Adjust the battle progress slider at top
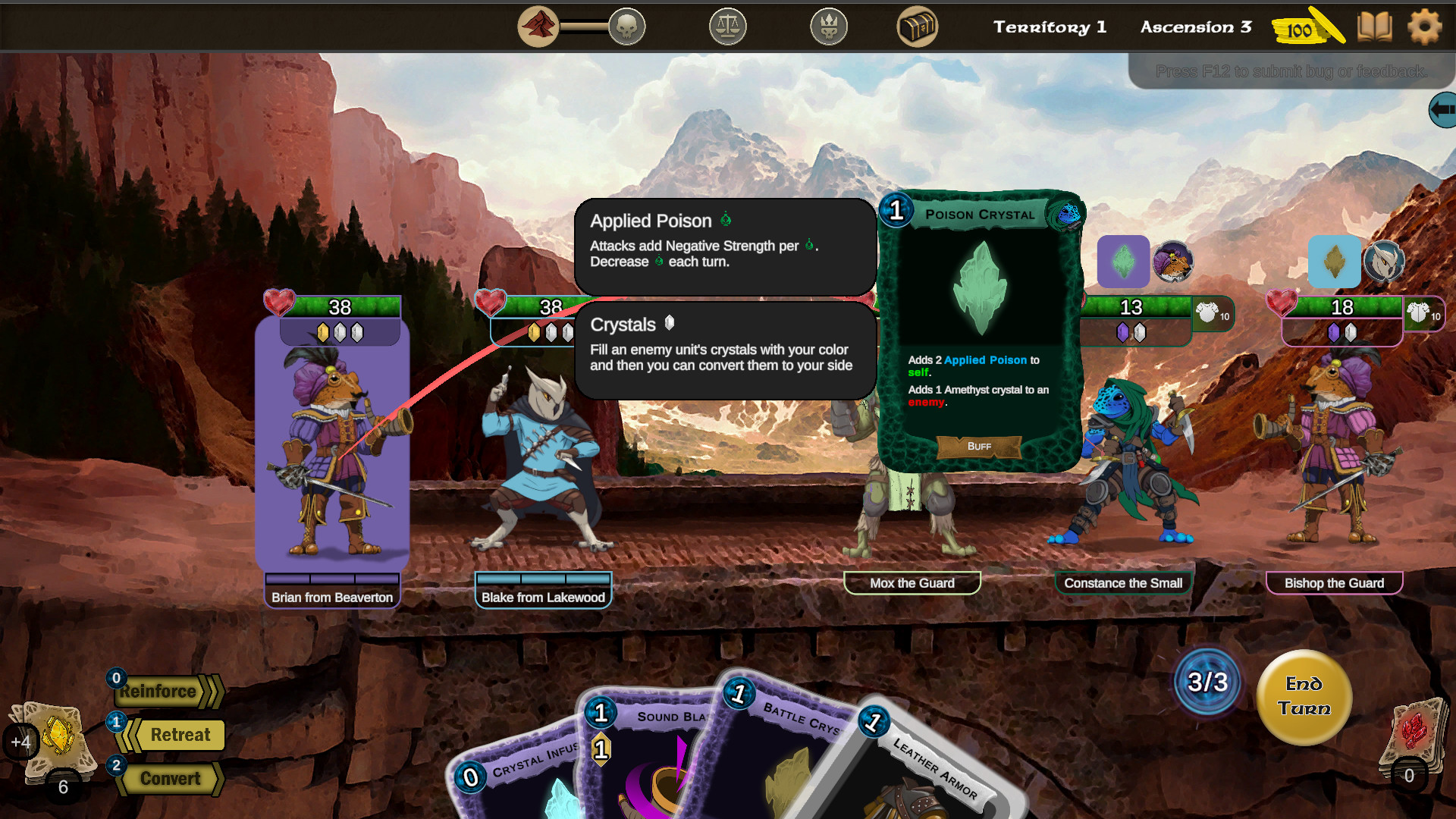 click(584, 26)
